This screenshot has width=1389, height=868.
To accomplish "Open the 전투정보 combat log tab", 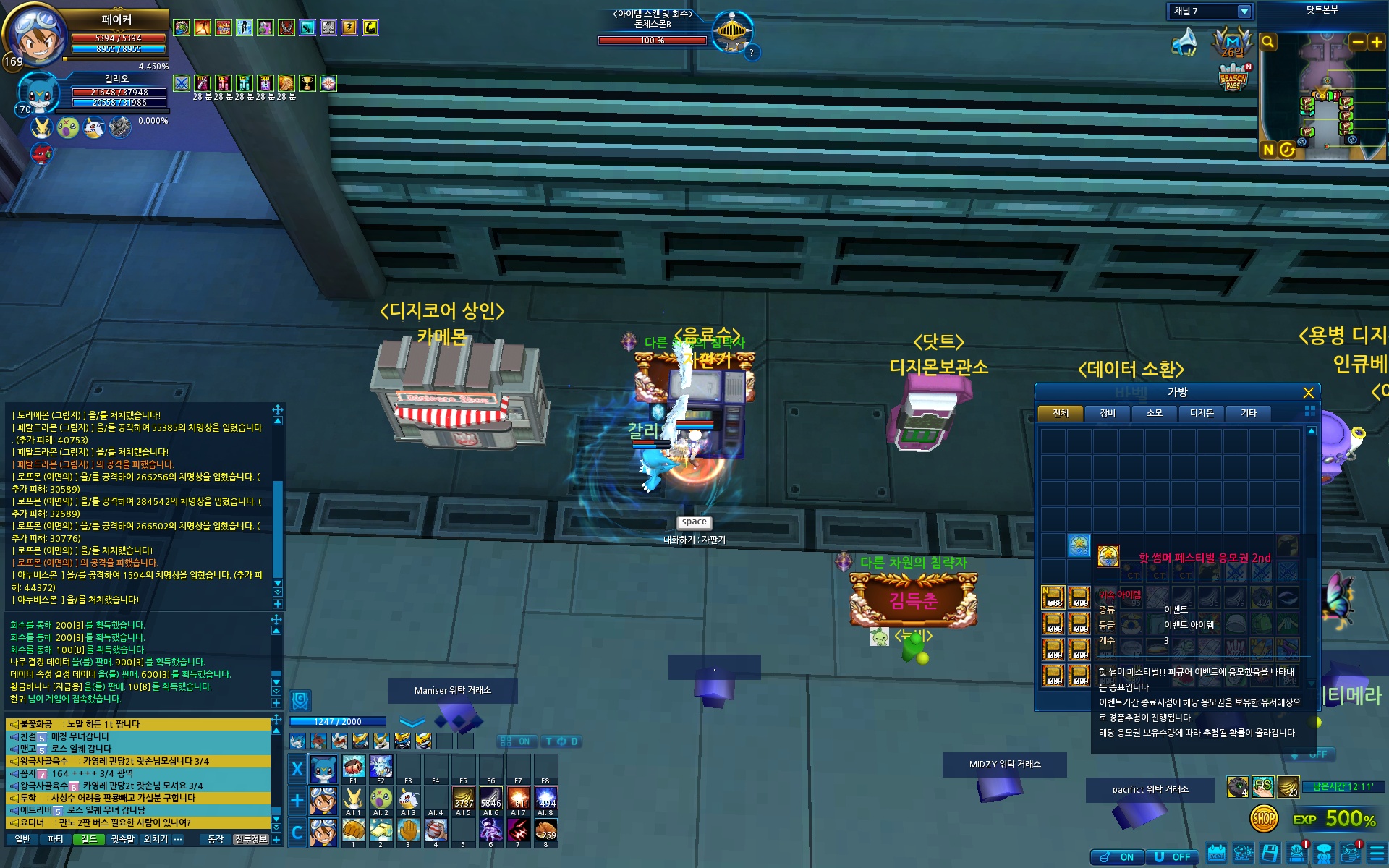I will pos(251,839).
